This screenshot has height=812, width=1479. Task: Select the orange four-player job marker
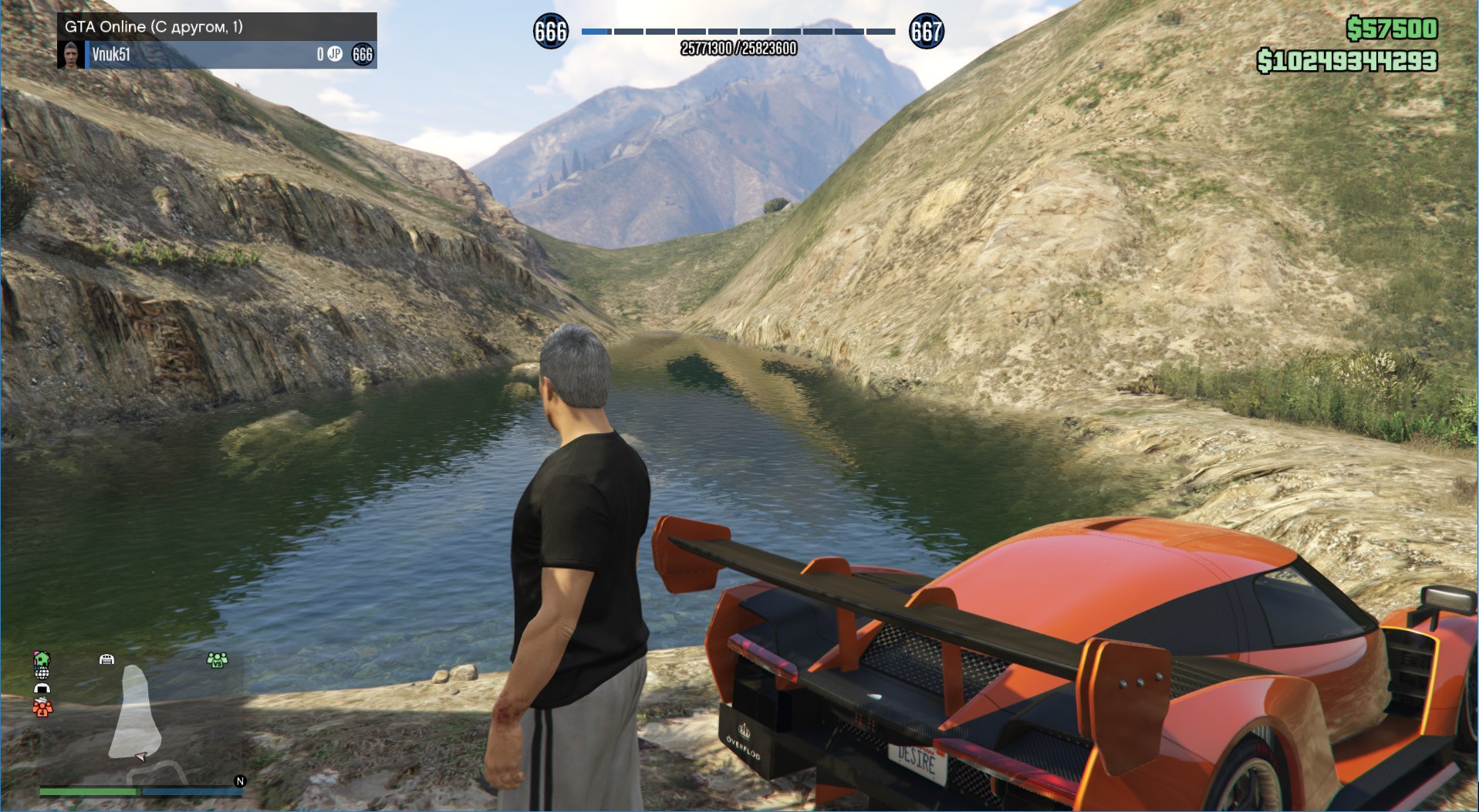42,706
